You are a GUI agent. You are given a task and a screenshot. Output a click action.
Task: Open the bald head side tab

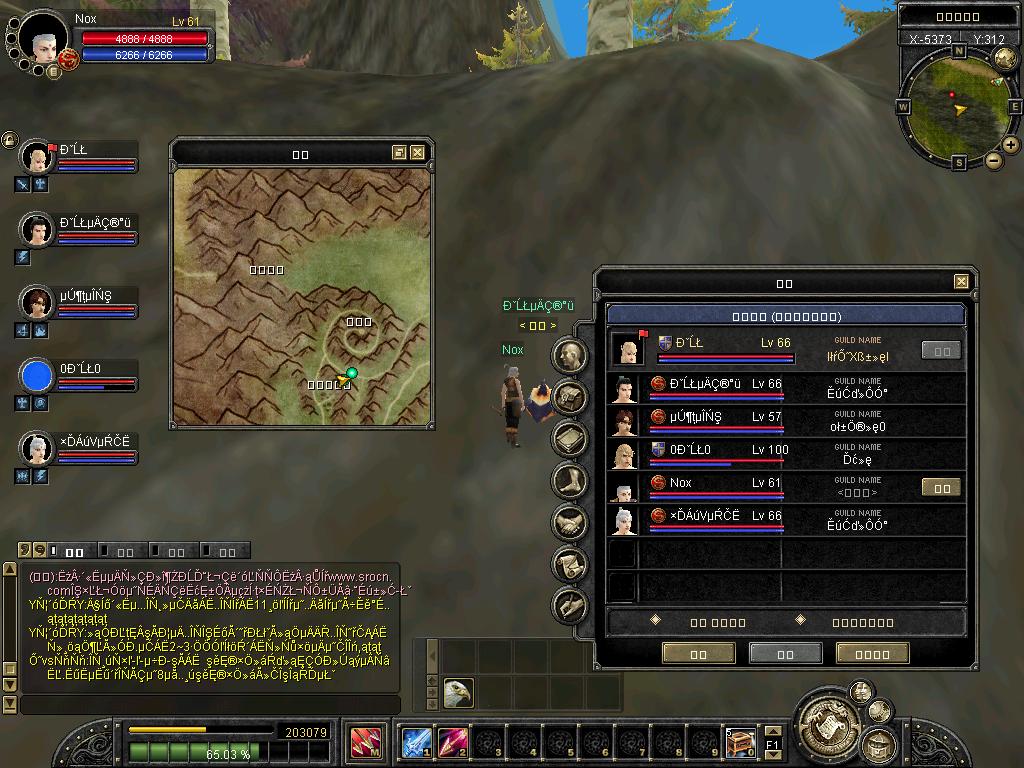pos(570,355)
